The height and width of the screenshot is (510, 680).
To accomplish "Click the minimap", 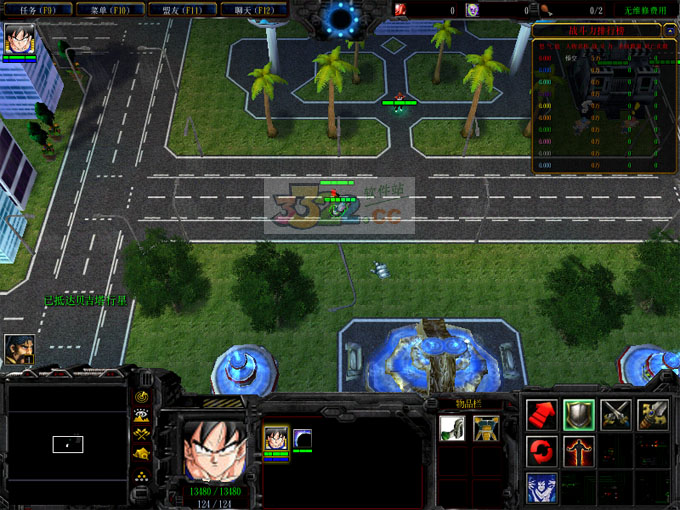I will click(x=67, y=441).
